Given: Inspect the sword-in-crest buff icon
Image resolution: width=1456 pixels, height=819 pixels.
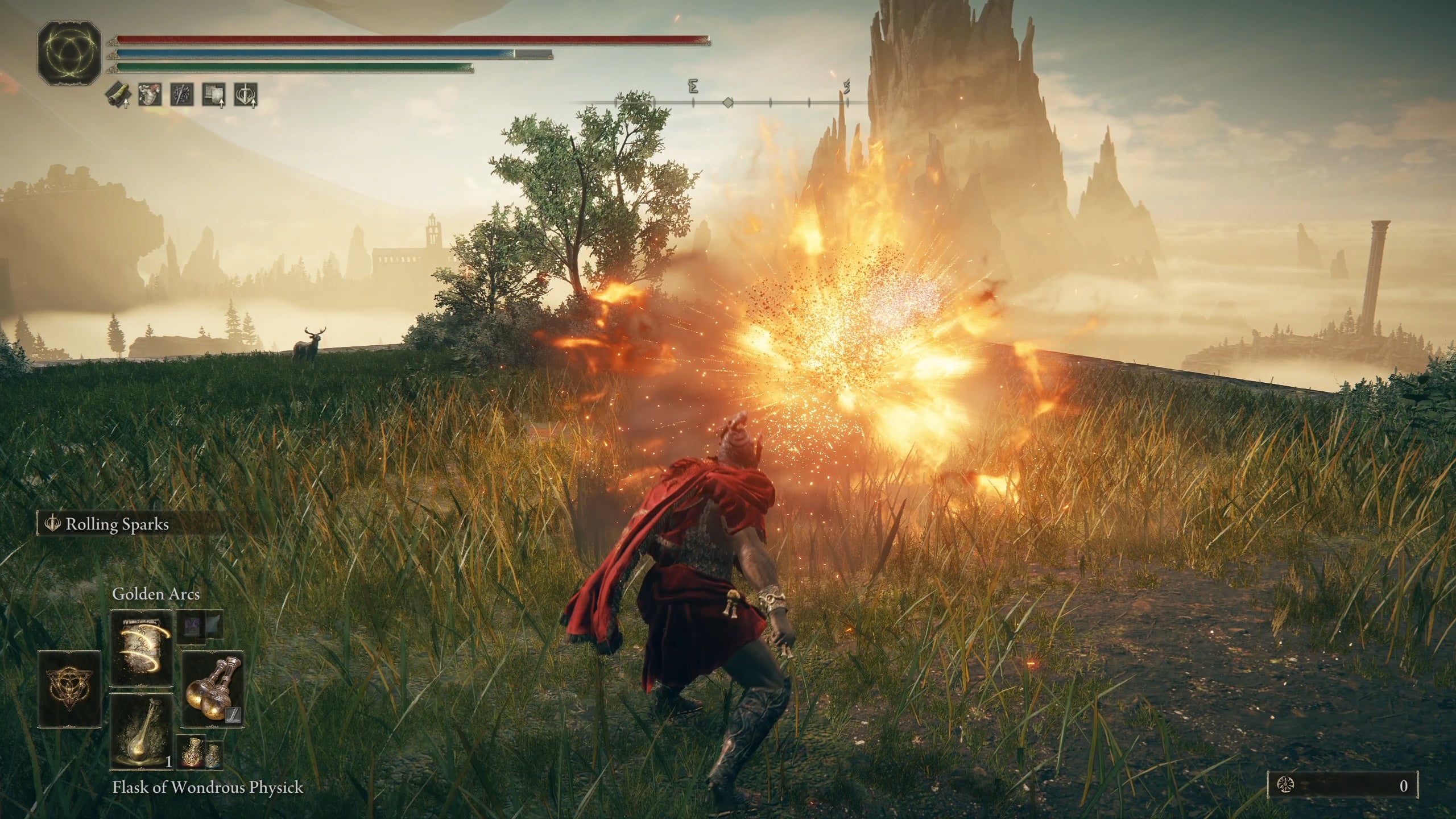Looking at the screenshot, I should click(x=246, y=95).
